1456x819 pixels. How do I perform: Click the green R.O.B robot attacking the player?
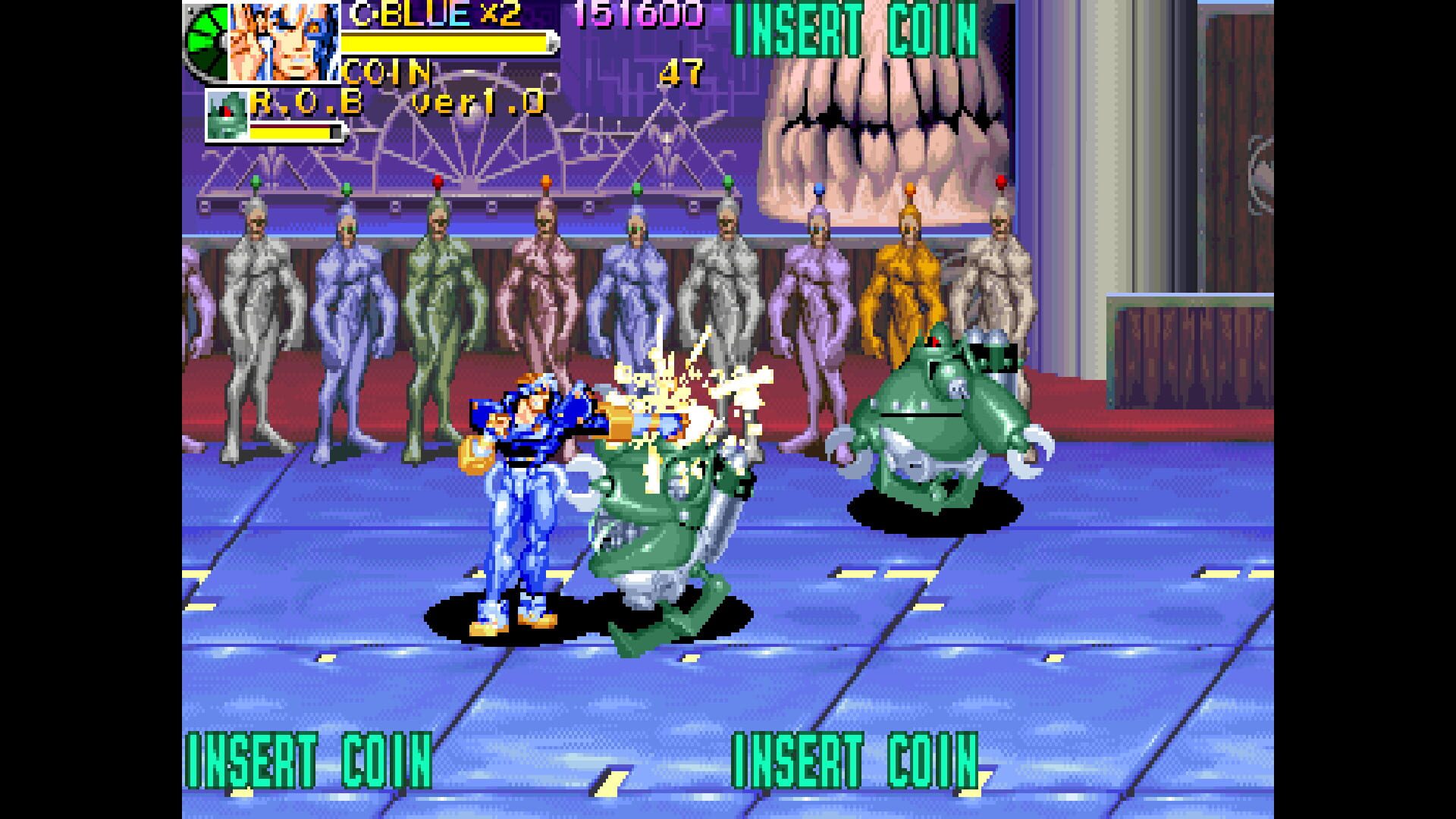click(x=667, y=523)
